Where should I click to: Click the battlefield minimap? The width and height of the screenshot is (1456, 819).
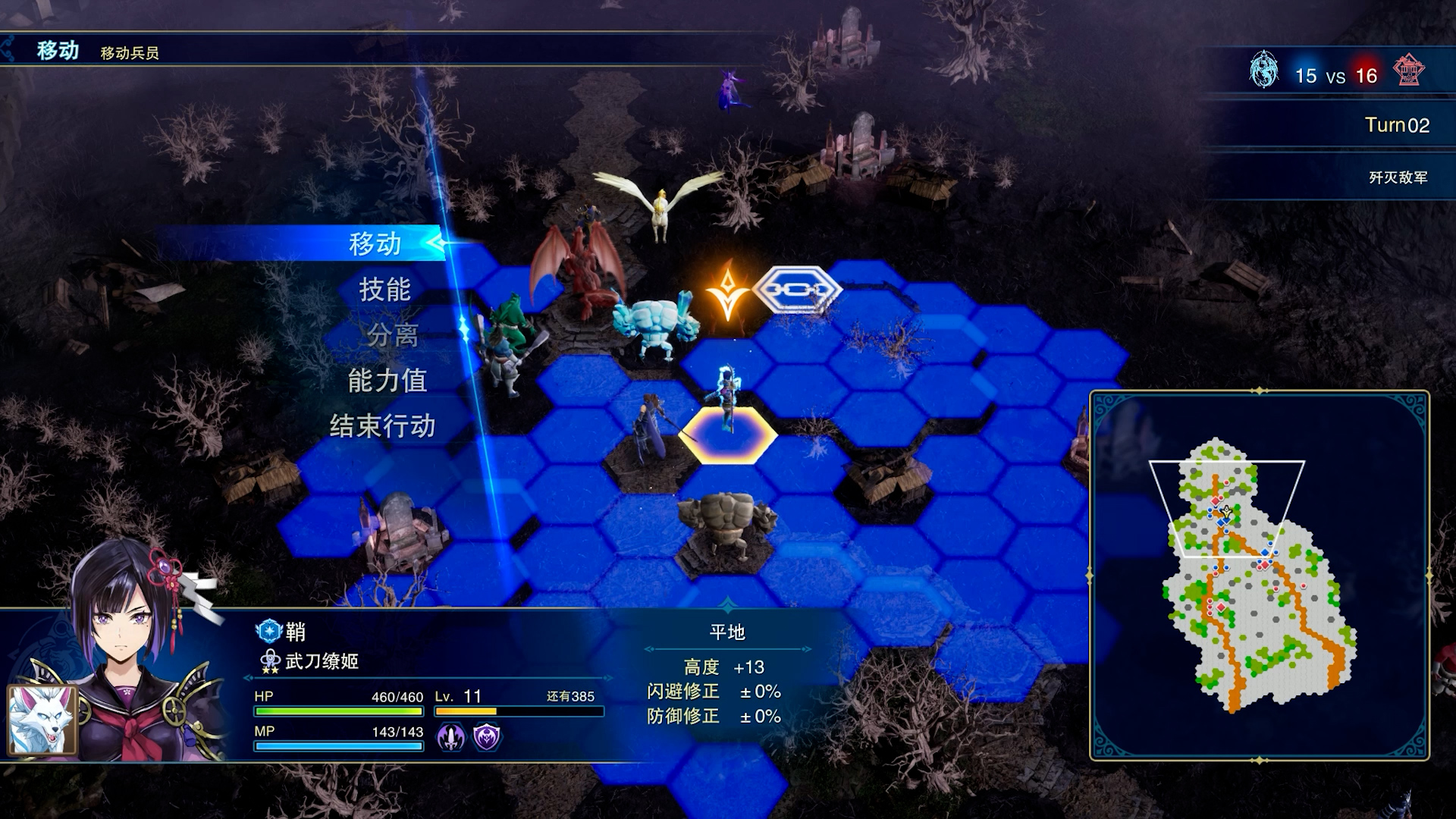[1259, 575]
